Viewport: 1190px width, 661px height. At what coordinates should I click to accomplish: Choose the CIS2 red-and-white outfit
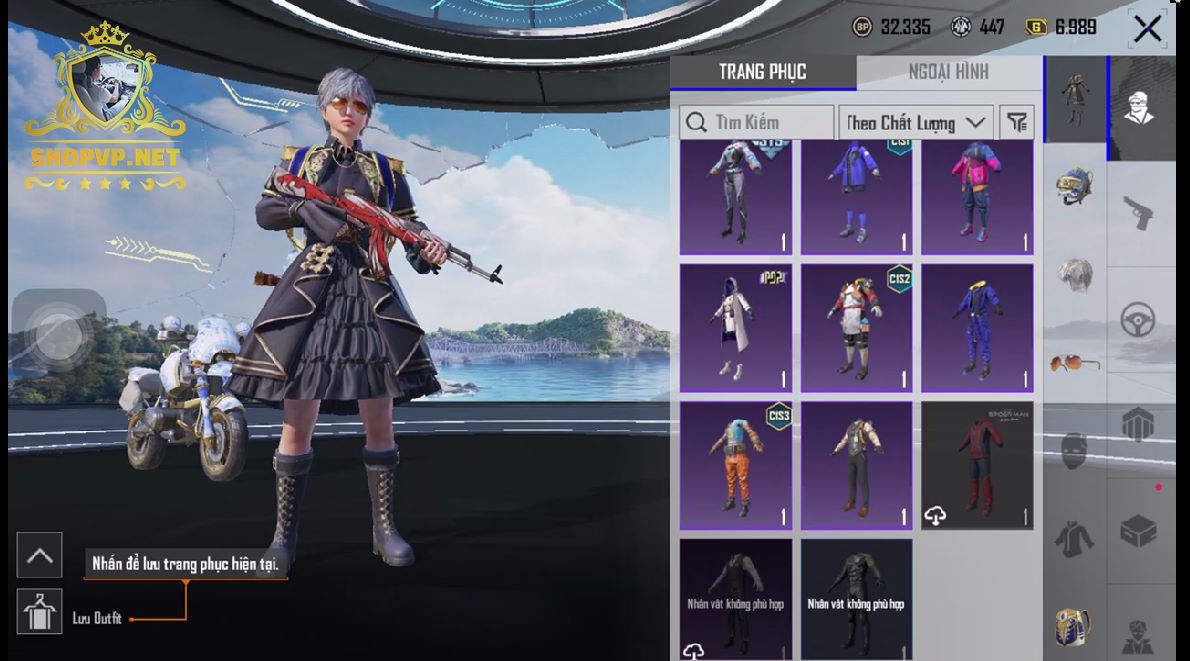856,328
